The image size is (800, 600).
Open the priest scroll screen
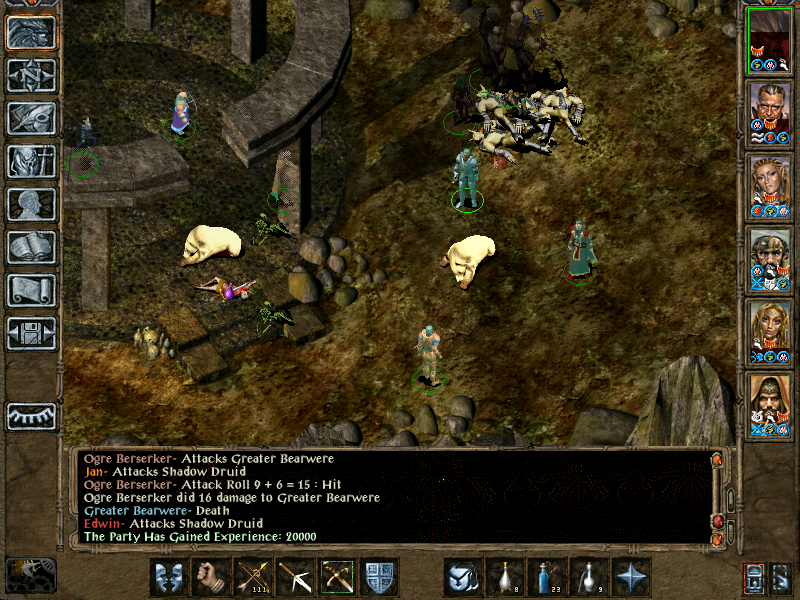[31, 290]
